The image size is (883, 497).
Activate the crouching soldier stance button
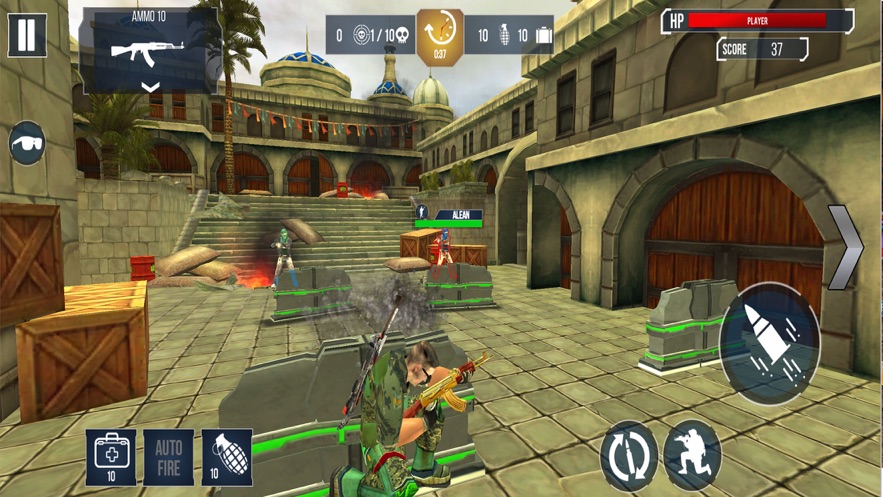692,456
